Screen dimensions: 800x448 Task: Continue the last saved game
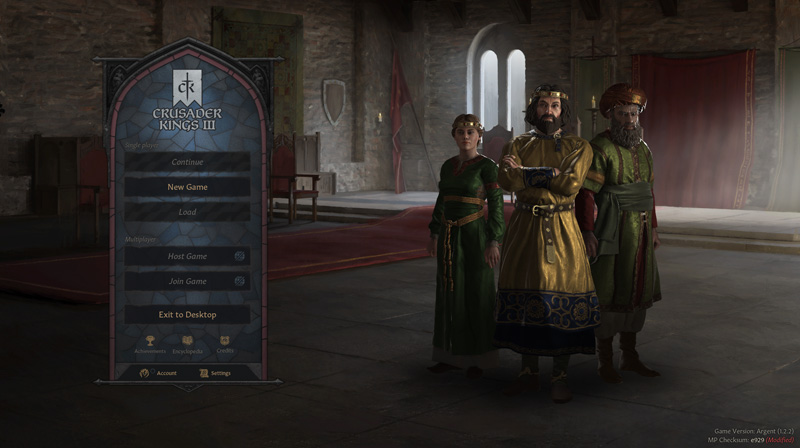pyautogui.click(x=187, y=162)
